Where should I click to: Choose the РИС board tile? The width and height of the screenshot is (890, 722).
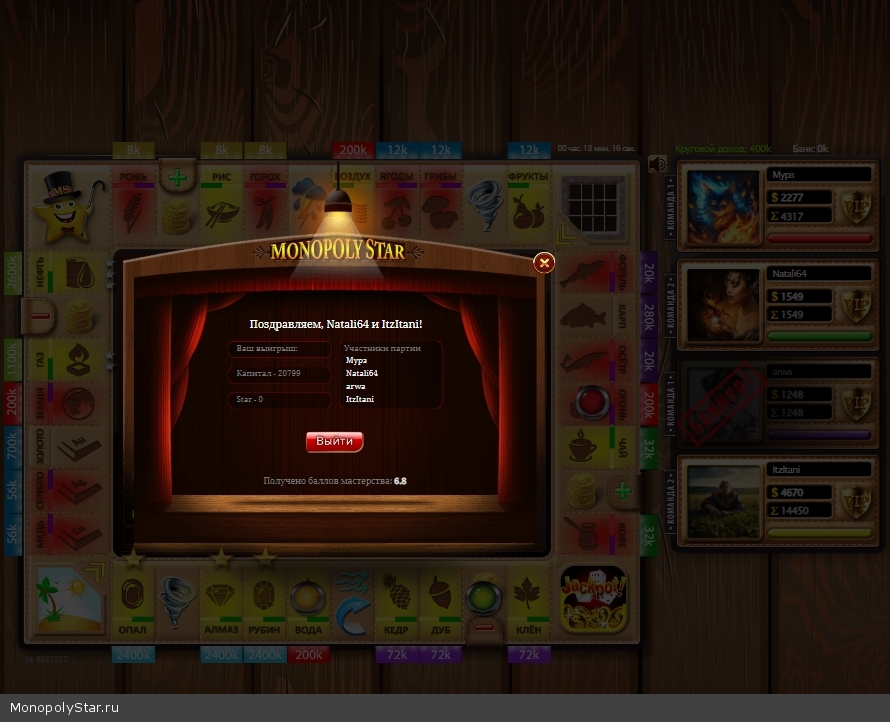pos(221,202)
